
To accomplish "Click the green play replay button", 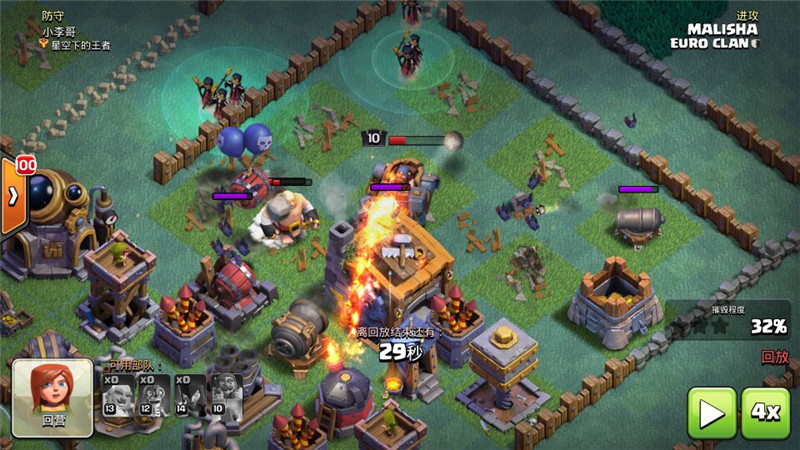I will [712, 412].
